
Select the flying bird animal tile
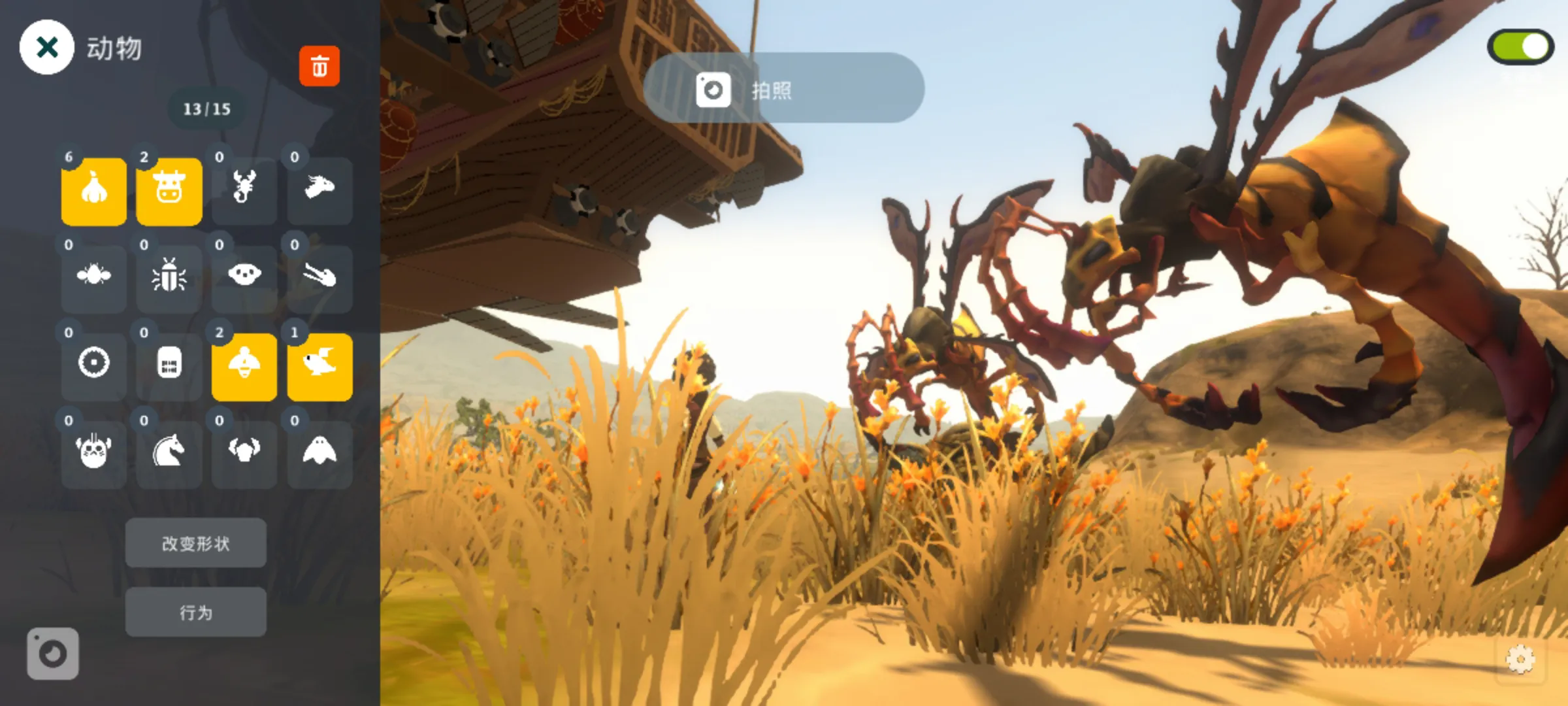tap(319, 367)
